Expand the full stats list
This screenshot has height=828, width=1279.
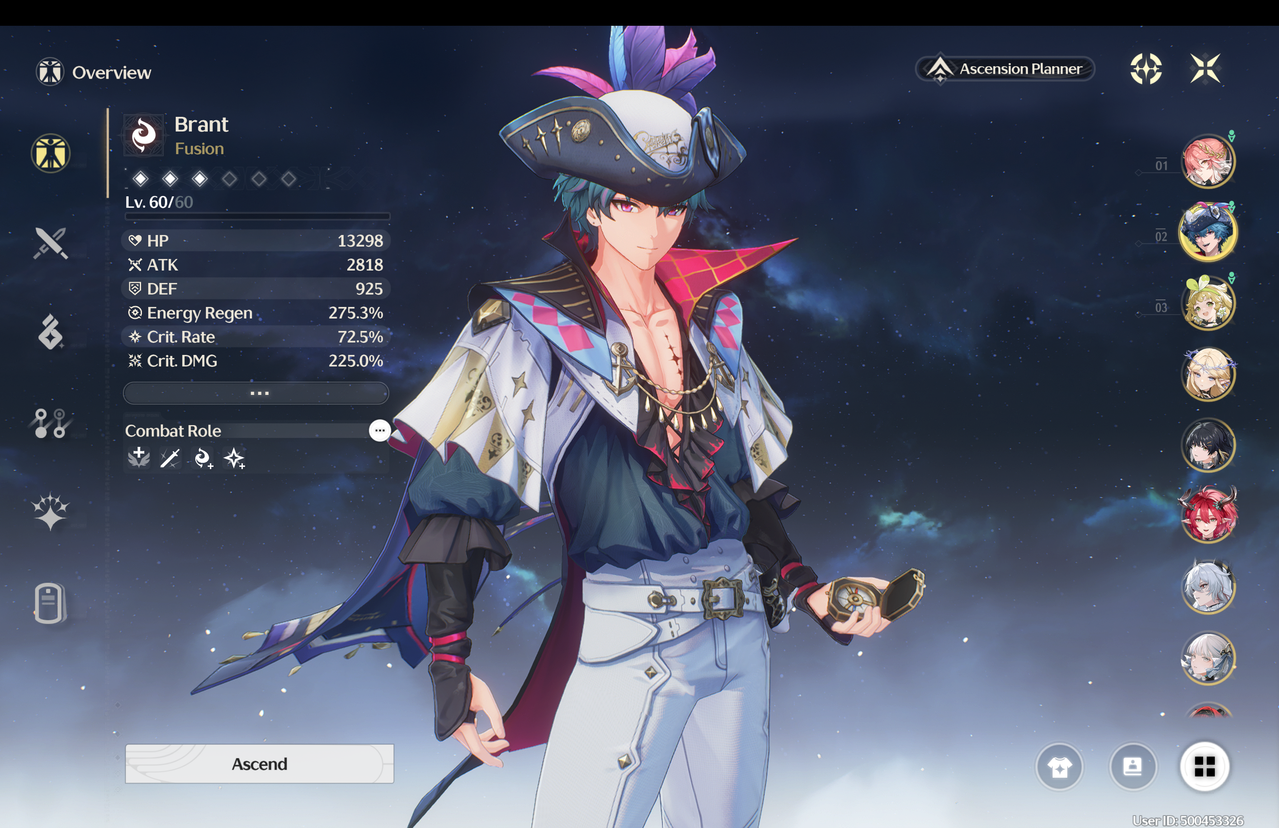(x=256, y=393)
